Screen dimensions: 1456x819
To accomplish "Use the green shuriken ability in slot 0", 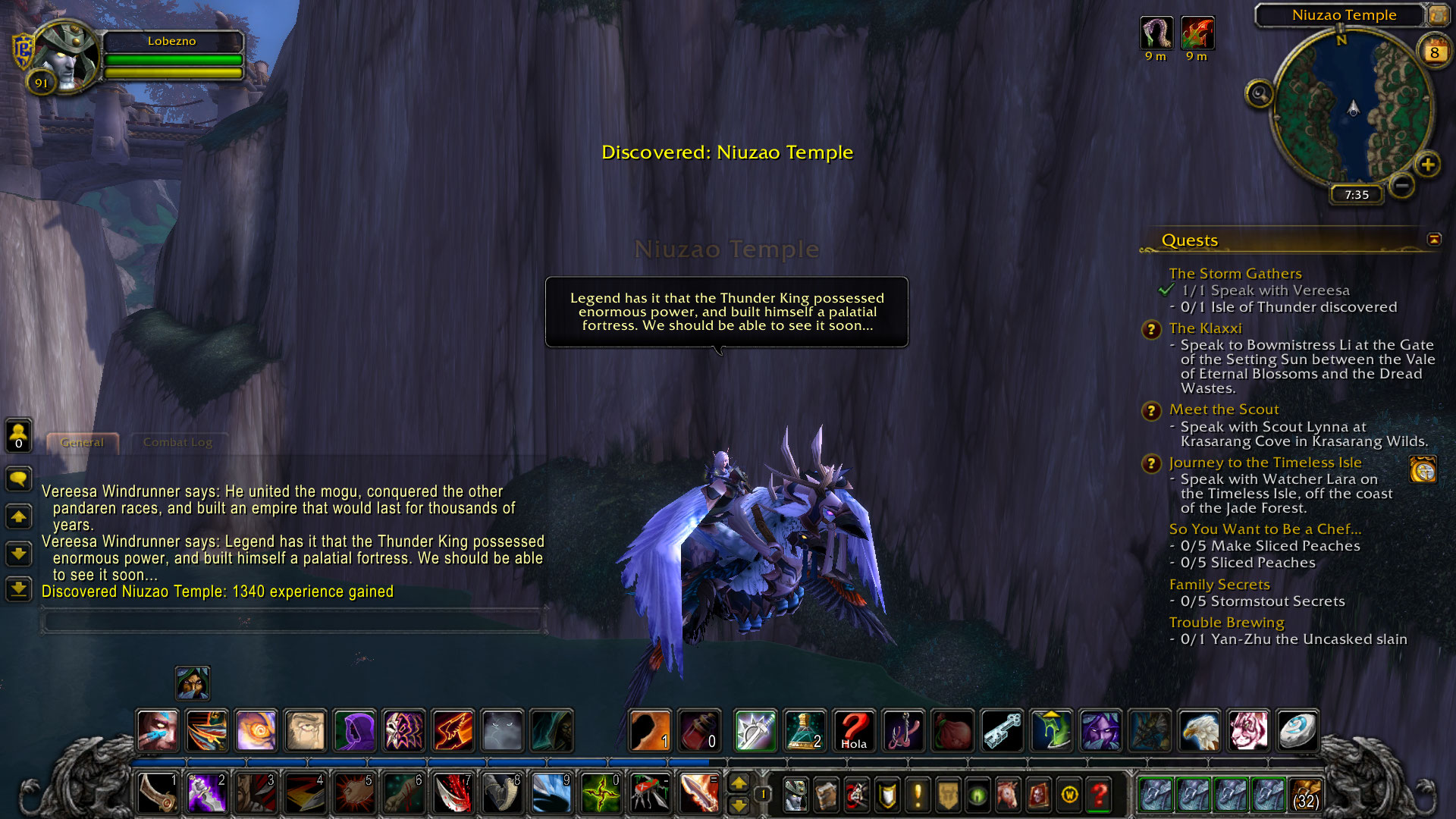I will coord(601,794).
